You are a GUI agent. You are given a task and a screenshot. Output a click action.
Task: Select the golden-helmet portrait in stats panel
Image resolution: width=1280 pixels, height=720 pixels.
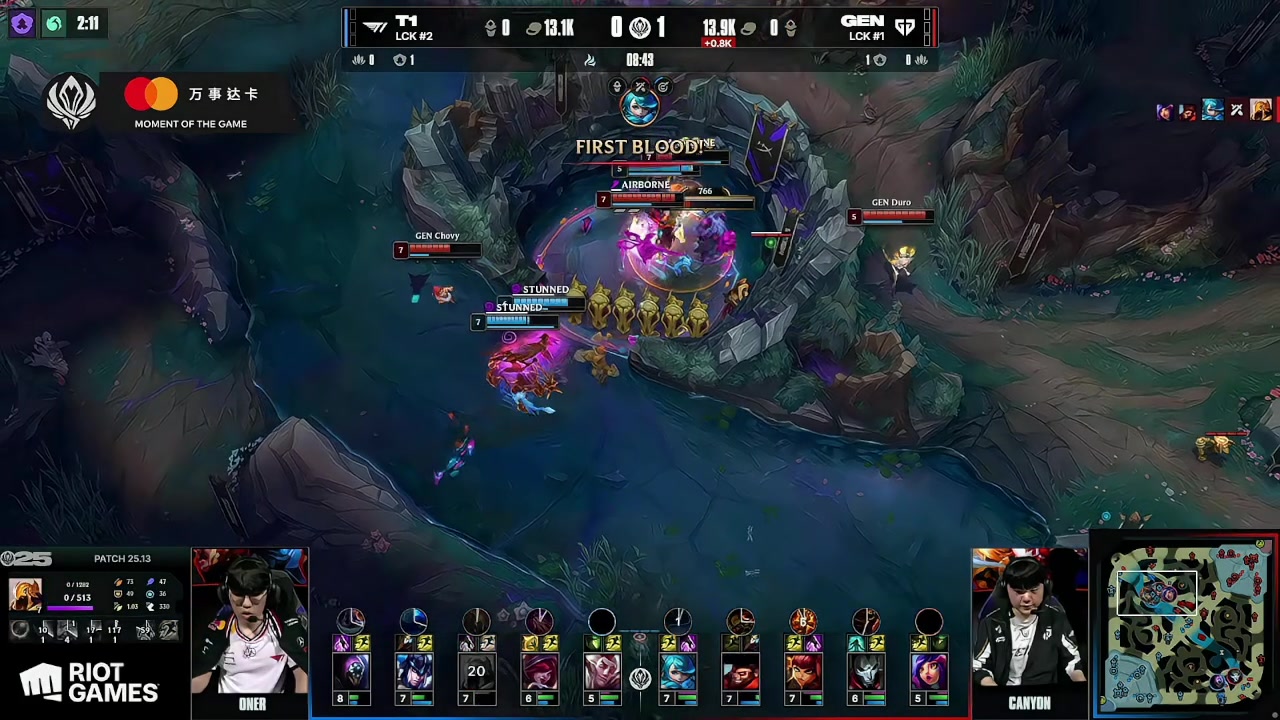[25, 594]
